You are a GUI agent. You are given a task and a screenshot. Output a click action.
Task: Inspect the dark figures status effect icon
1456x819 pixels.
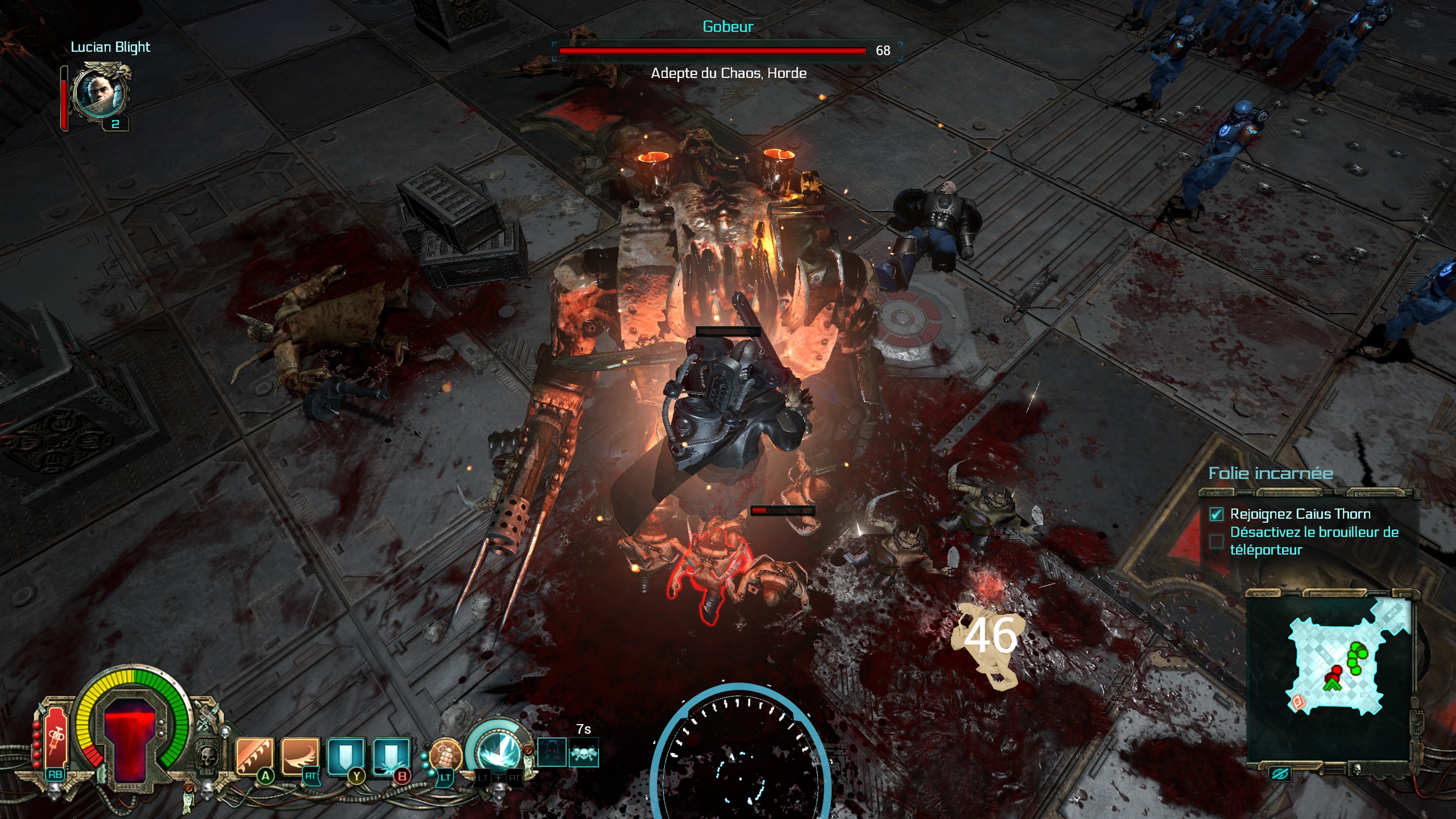click(552, 753)
